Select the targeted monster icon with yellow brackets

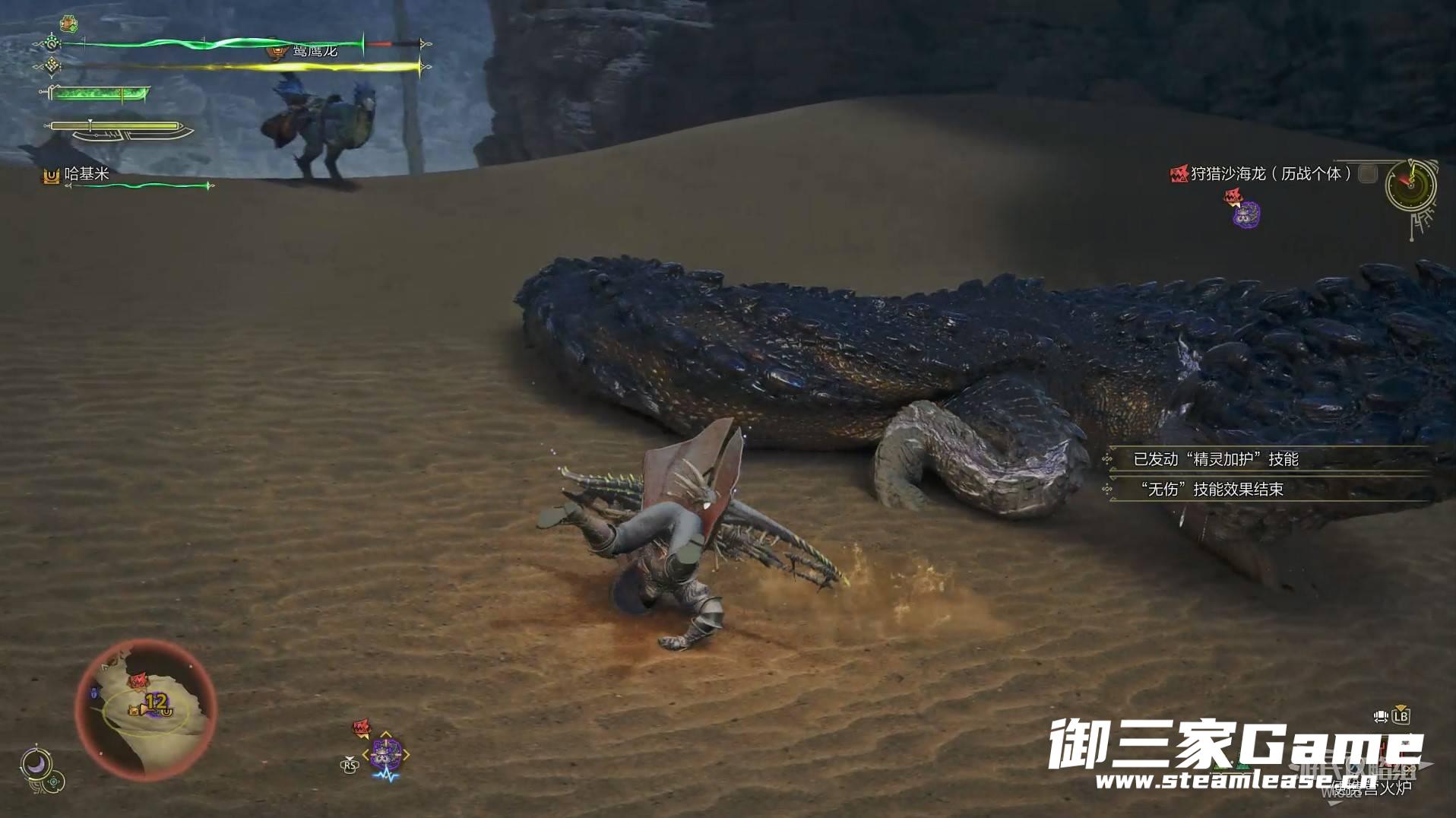point(386,754)
